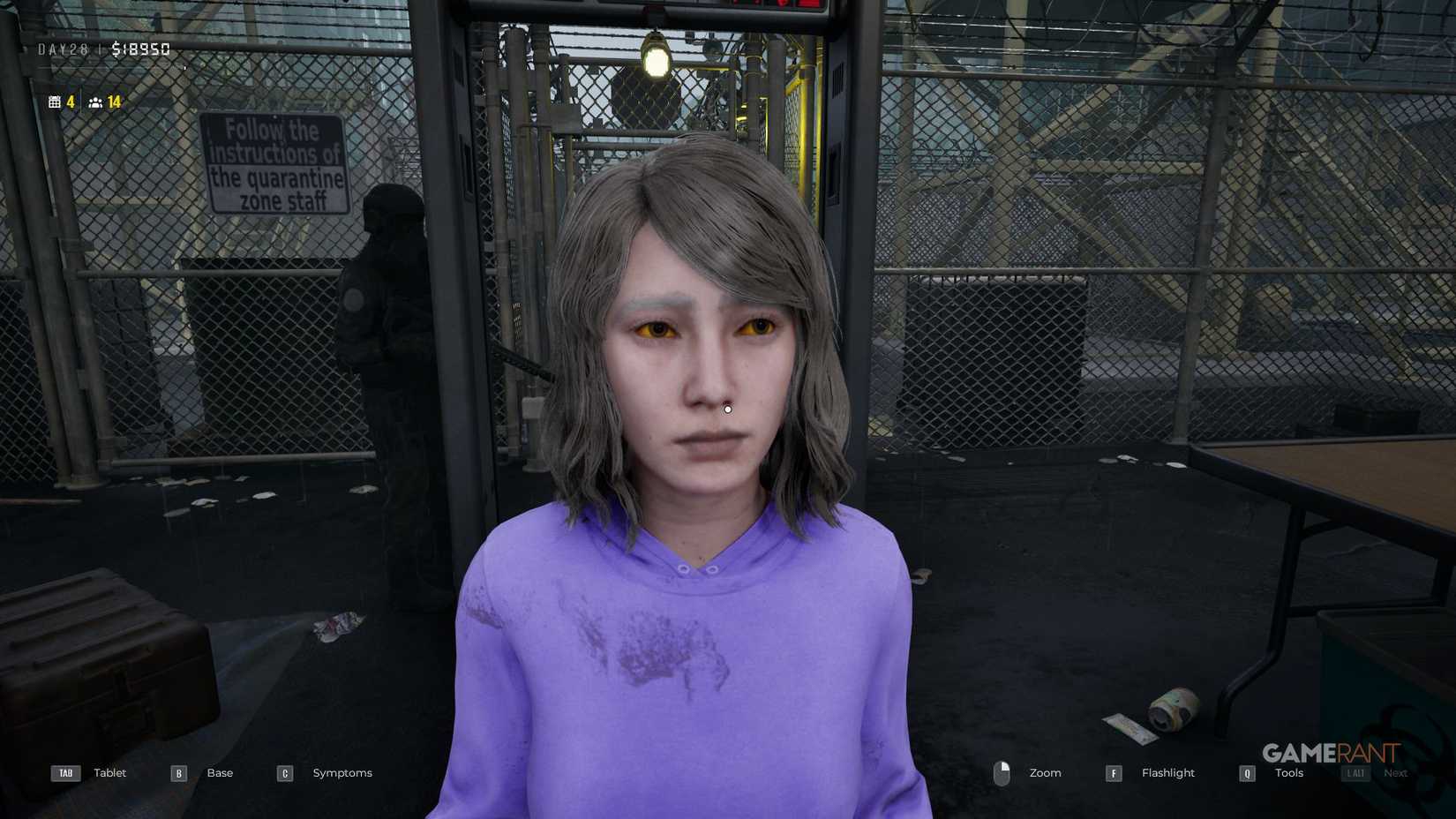Advance to the Next visitor
The height and width of the screenshot is (819, 1456).
point(1395,772)
